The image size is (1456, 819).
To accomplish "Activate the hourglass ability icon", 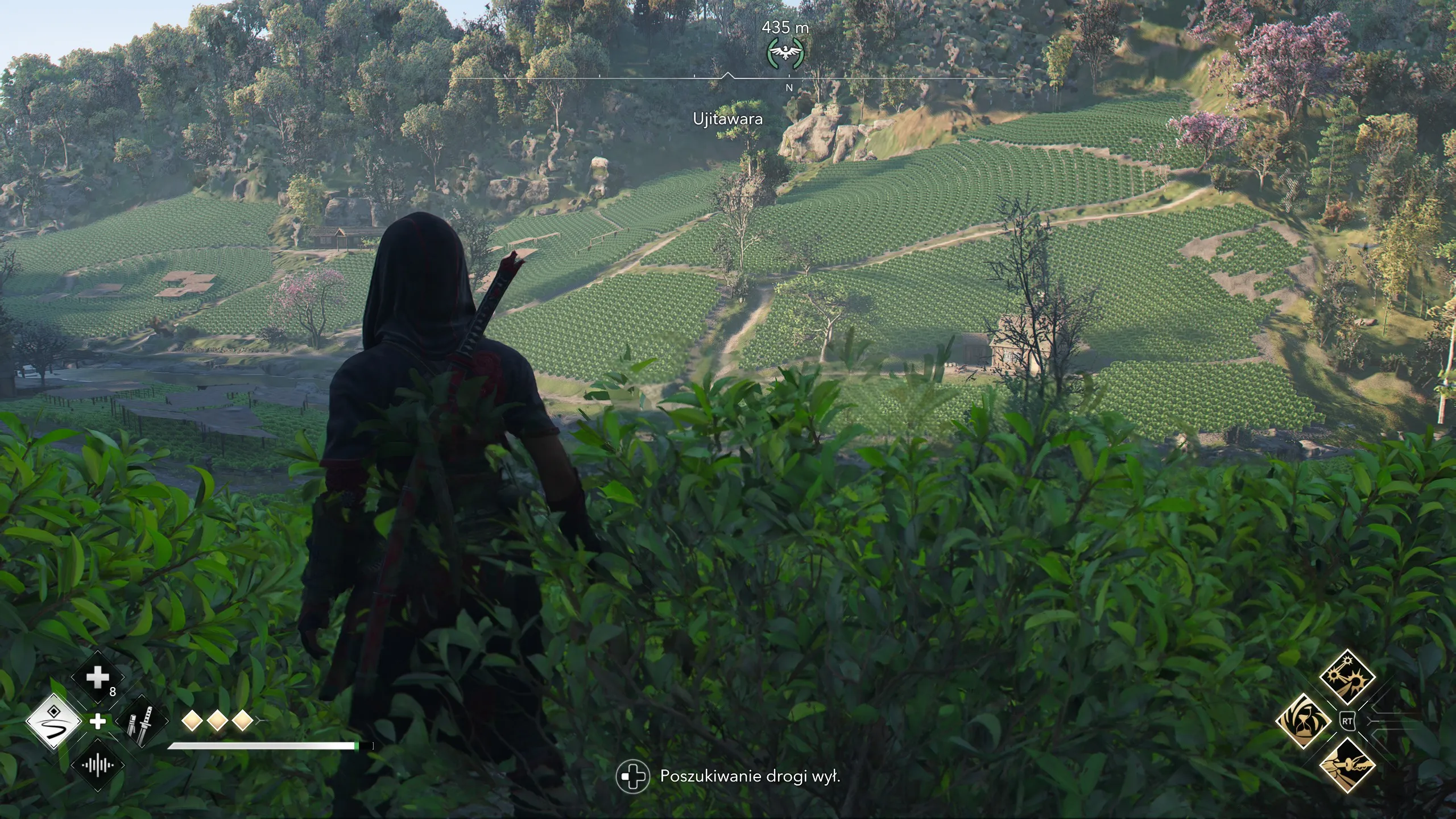I will pos(1303,722).
